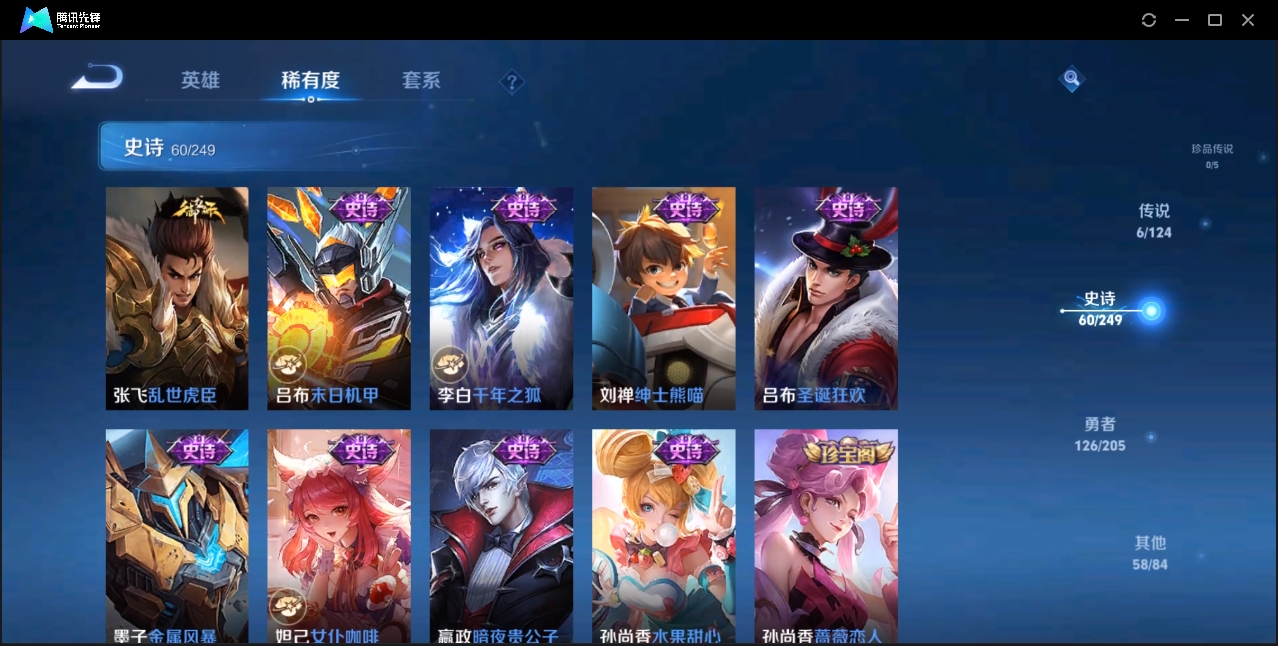Select the 妲己 女仆咖啡 skin card

pos(339,536)
